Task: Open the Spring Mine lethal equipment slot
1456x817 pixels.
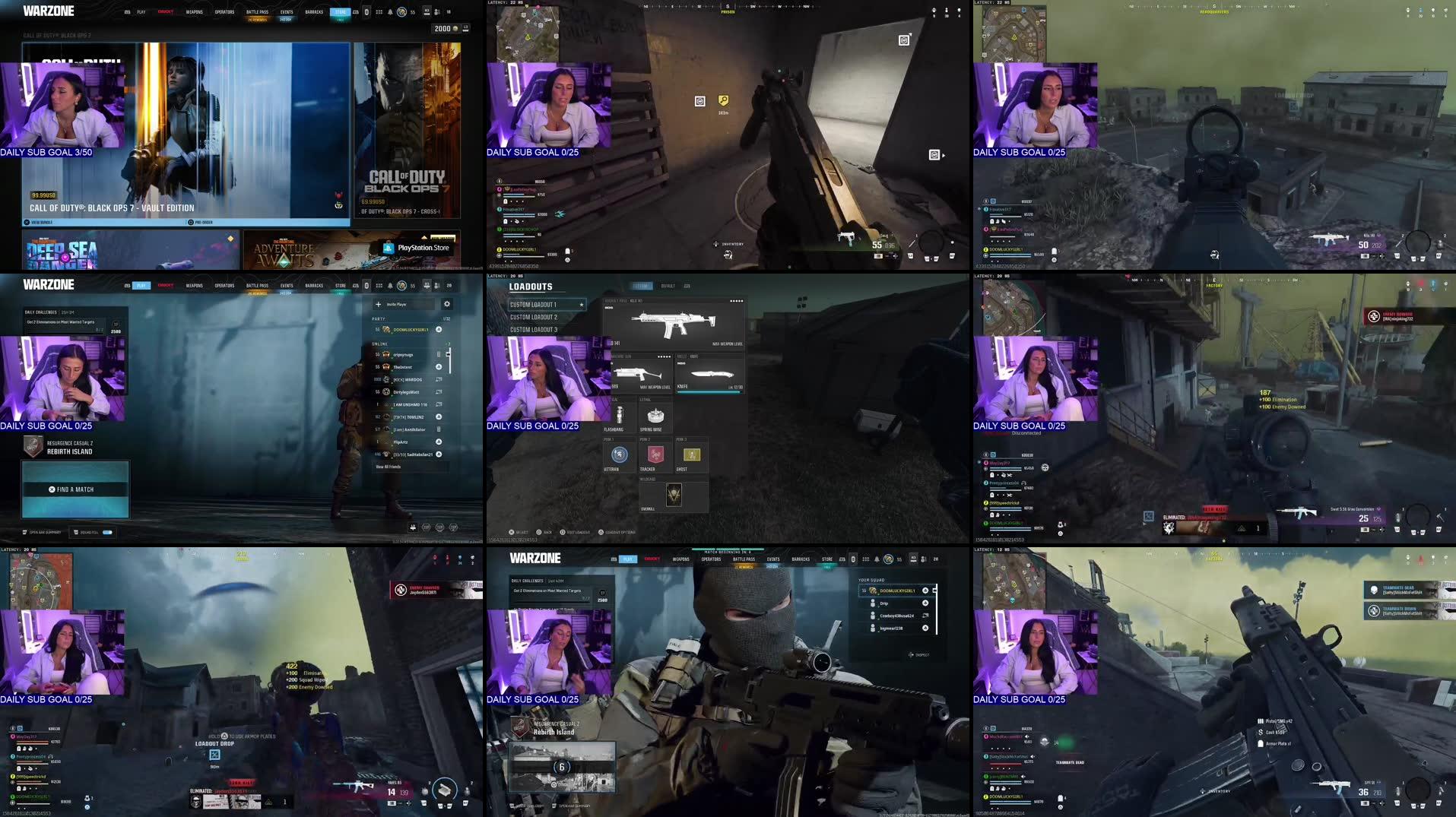Action: click(655, 416)
